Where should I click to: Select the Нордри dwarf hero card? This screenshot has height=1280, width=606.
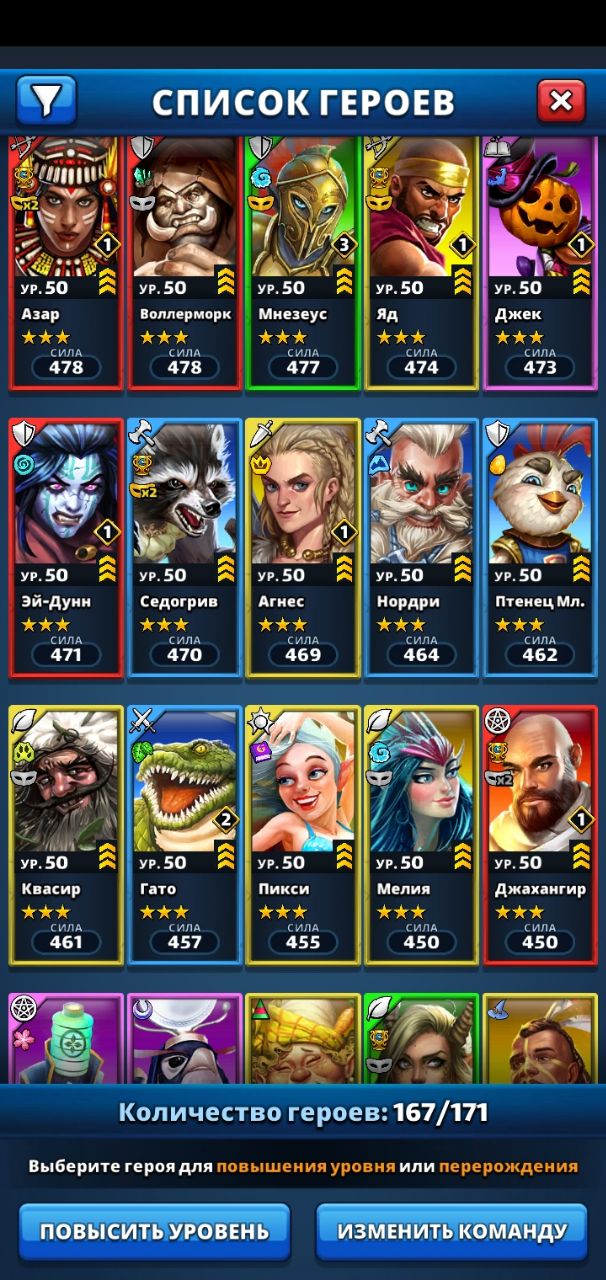(x=420, y=548)
